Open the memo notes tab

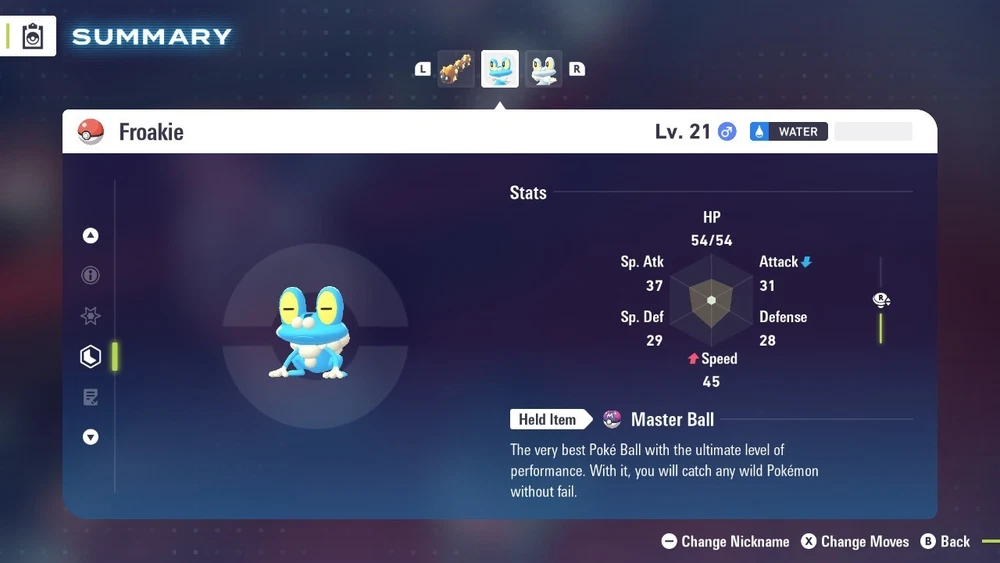coord(91,397)
